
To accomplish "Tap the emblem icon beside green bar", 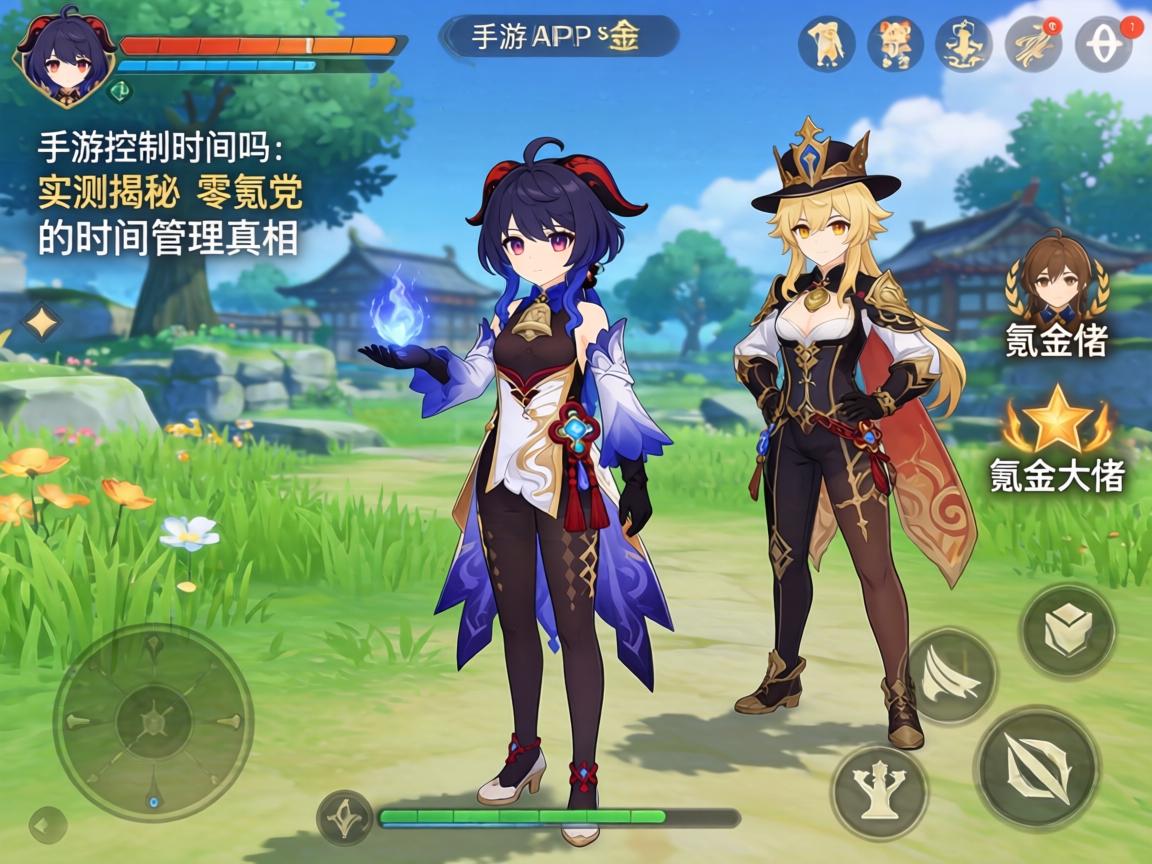I will [x=345, y=817].
